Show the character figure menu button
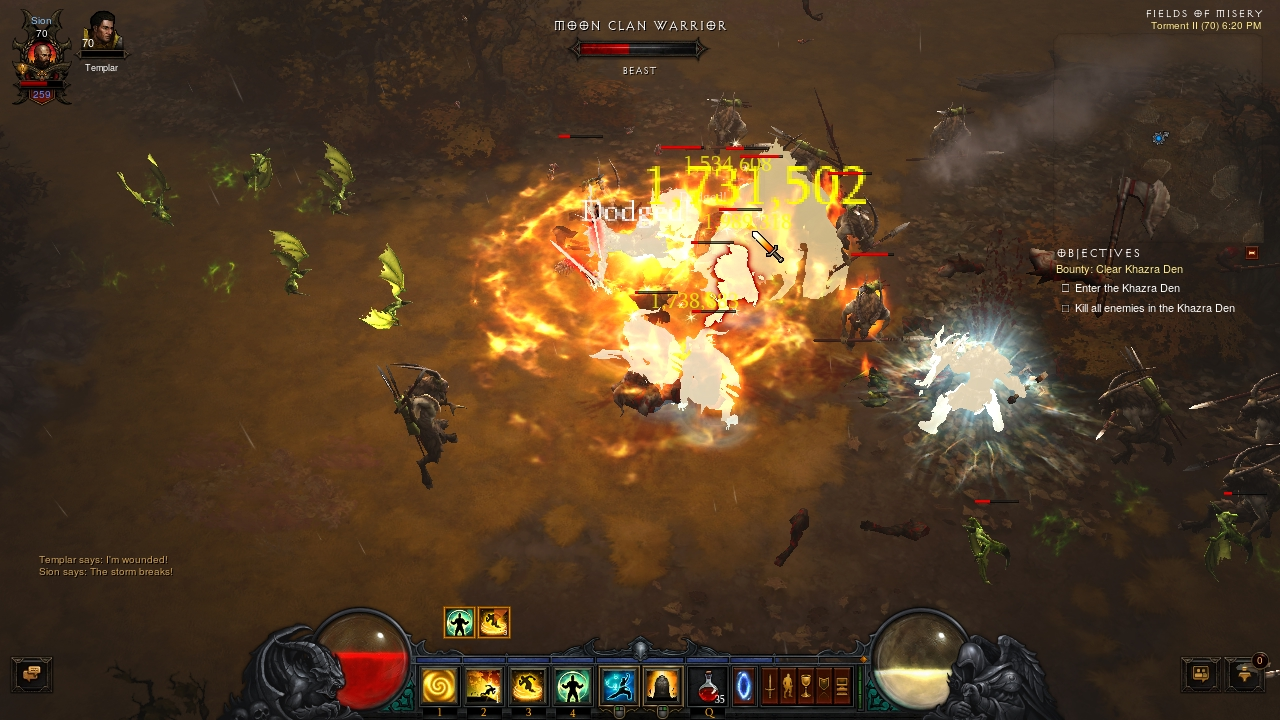The height and width of the screenshot is (720, 1280). pyautogui.click(x=788, y=687)
